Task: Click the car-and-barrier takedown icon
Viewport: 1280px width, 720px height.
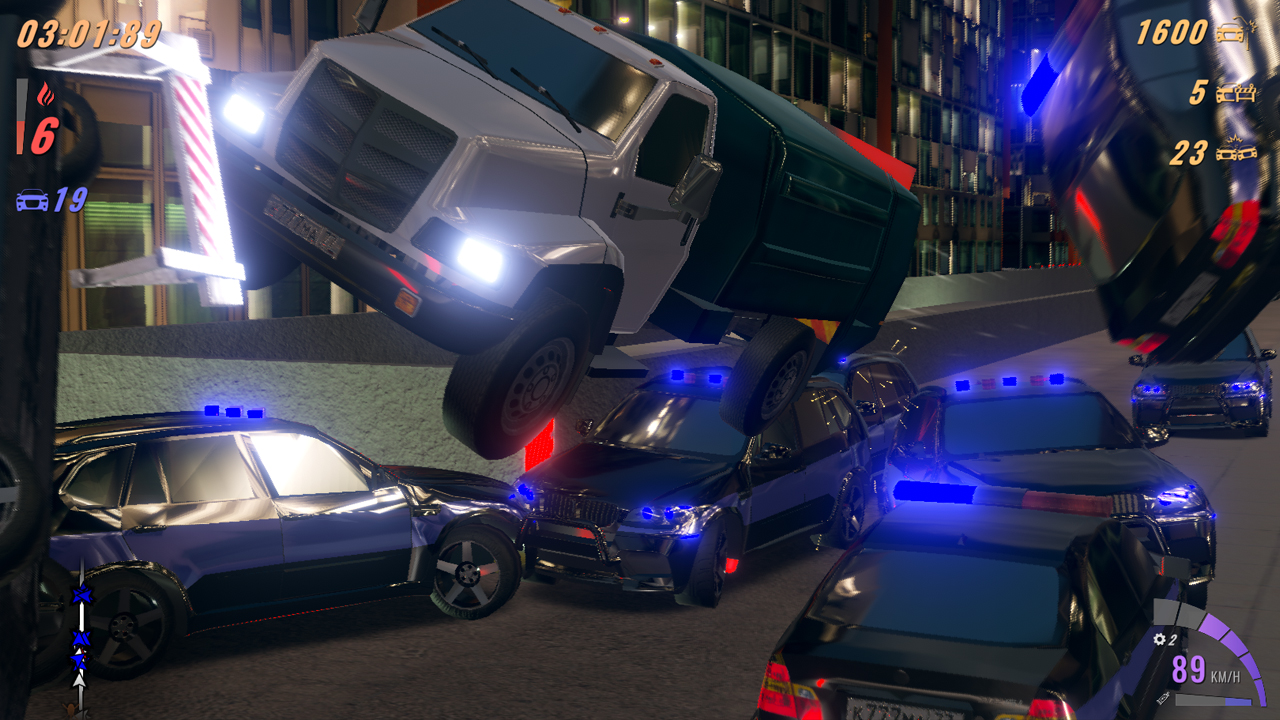Action: (x=1237, y=92)
